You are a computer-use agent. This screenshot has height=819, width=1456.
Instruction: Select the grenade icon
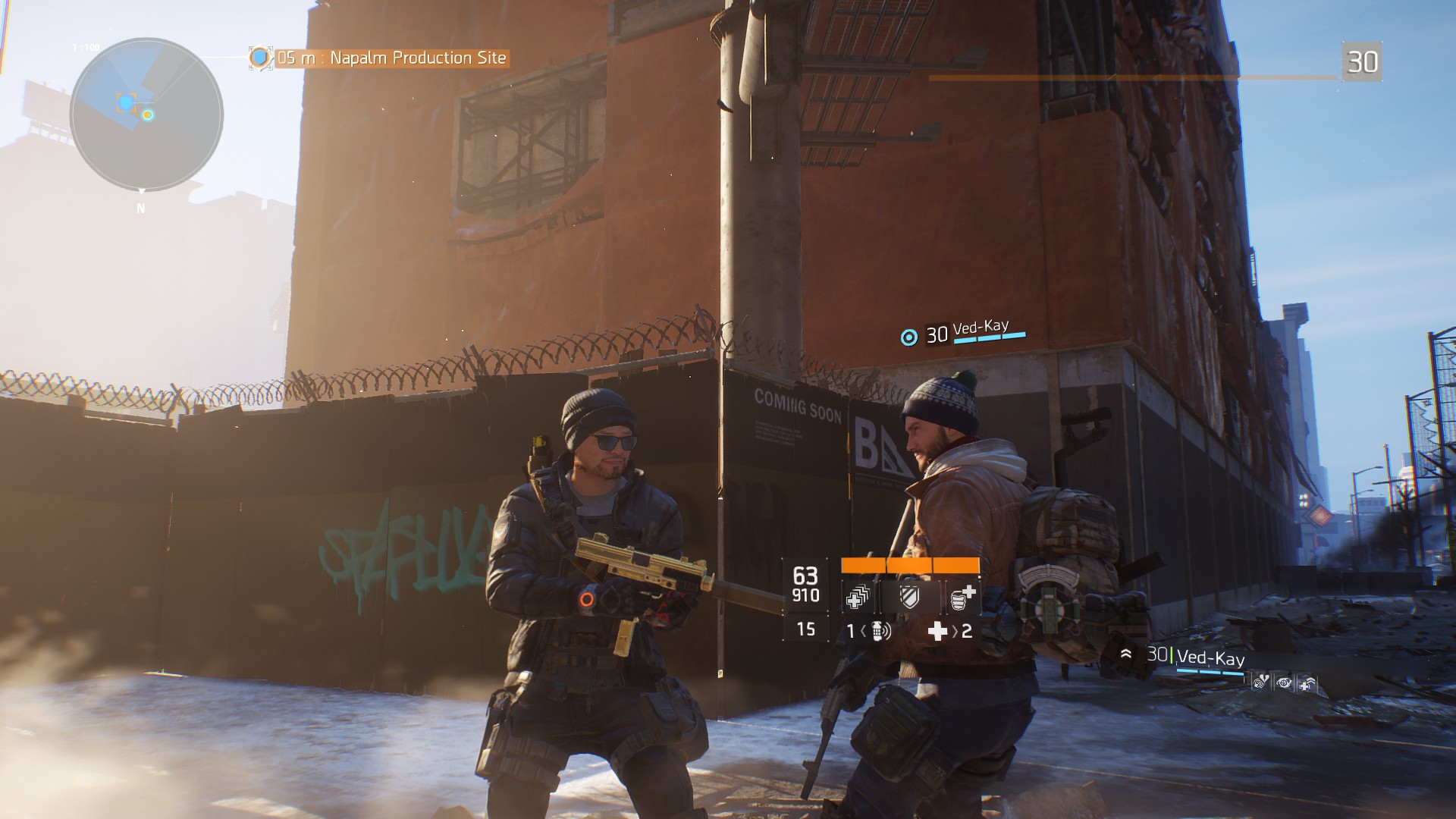pyautogui.click(x=880, y=631)
